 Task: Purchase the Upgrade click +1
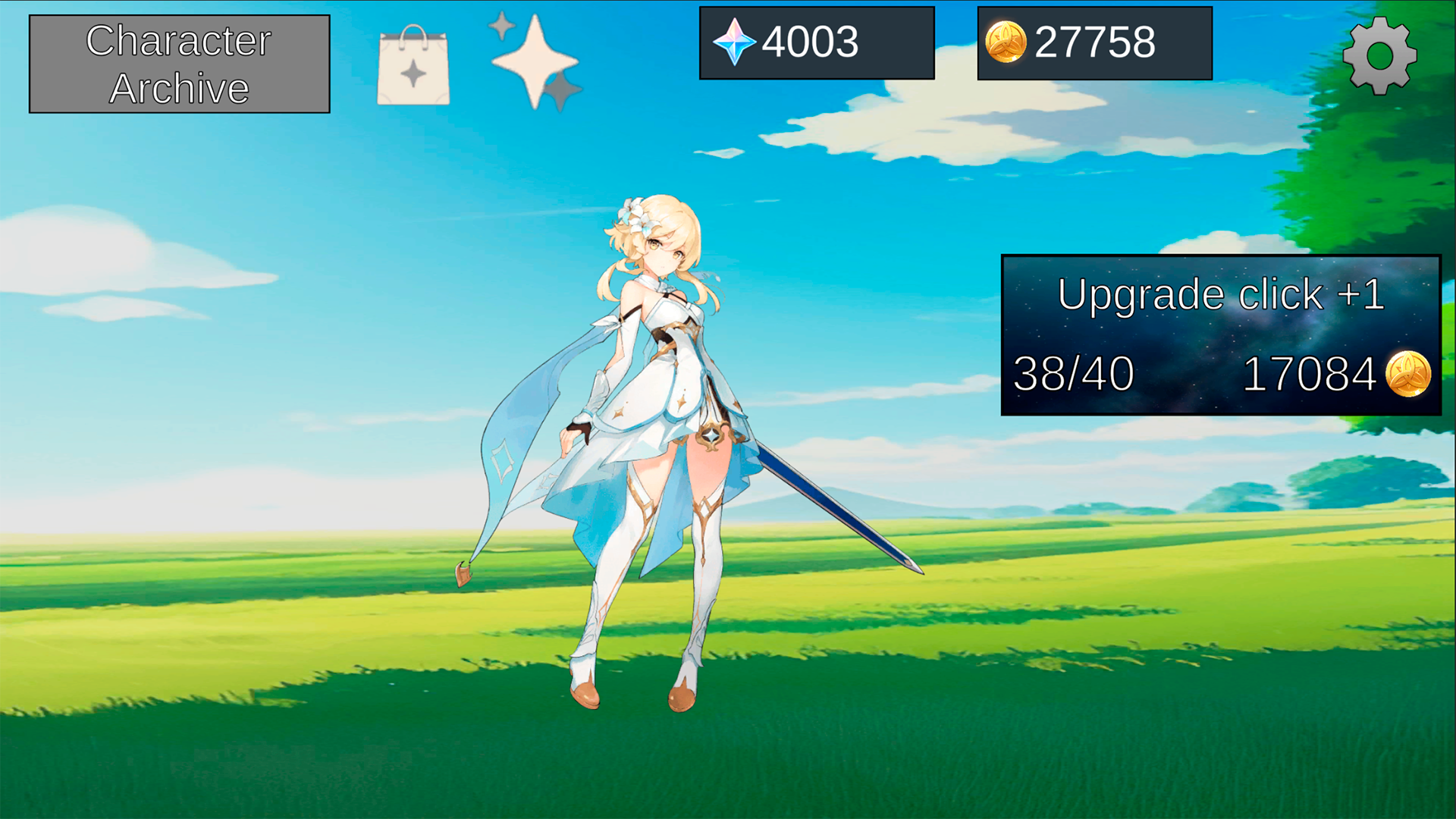(1221, 334)
